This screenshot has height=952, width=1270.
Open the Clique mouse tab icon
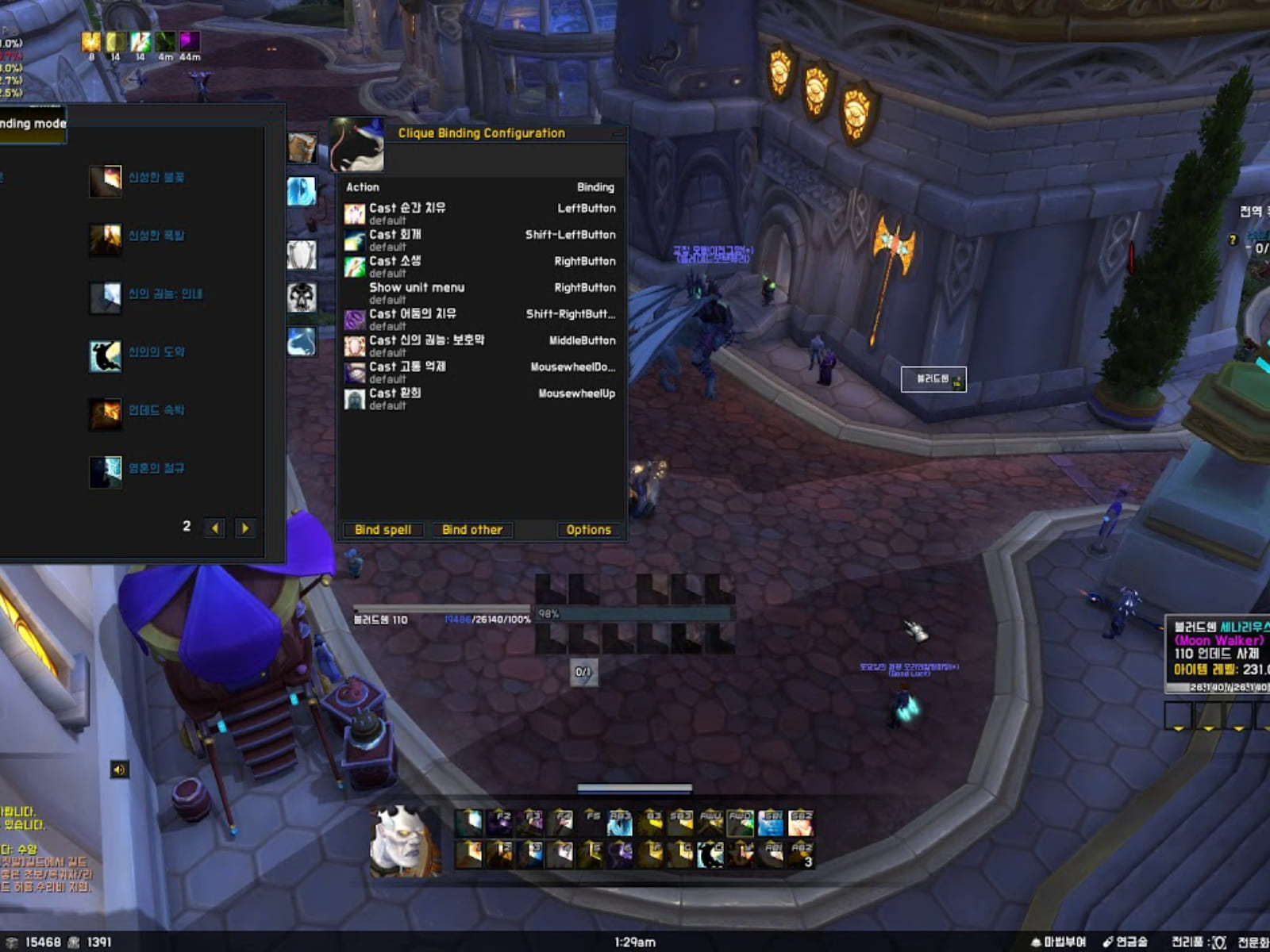[356, 144]
